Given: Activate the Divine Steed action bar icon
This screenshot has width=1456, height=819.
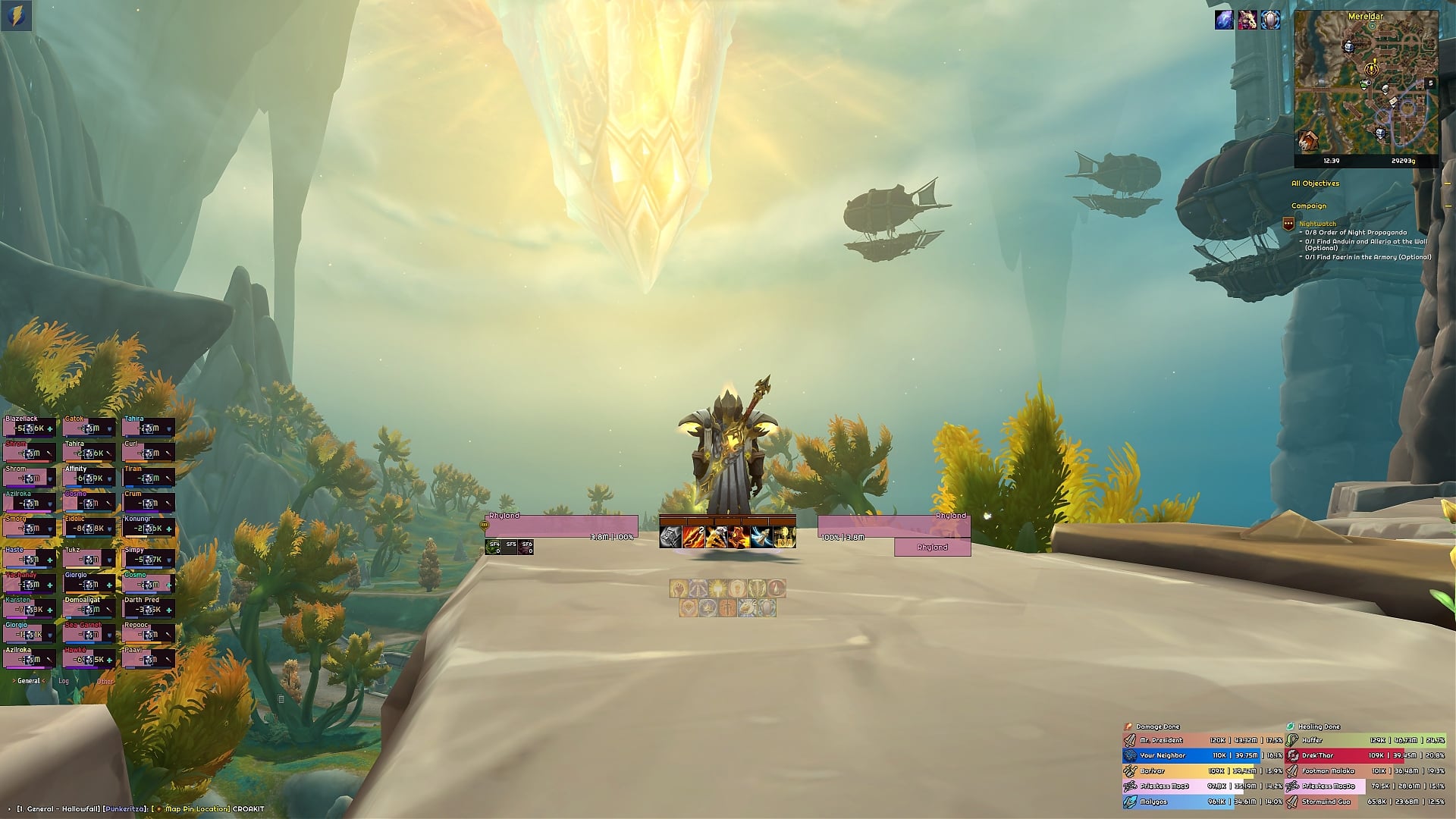Looking at the screenshot, I should tap(761, 537).
